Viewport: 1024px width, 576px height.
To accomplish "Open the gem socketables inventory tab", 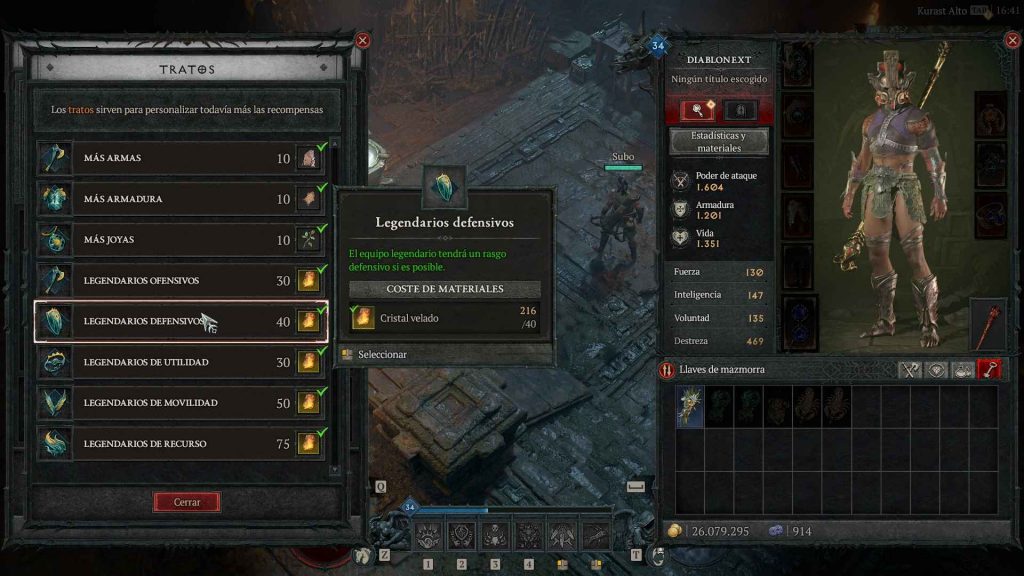I will (936, 370).
